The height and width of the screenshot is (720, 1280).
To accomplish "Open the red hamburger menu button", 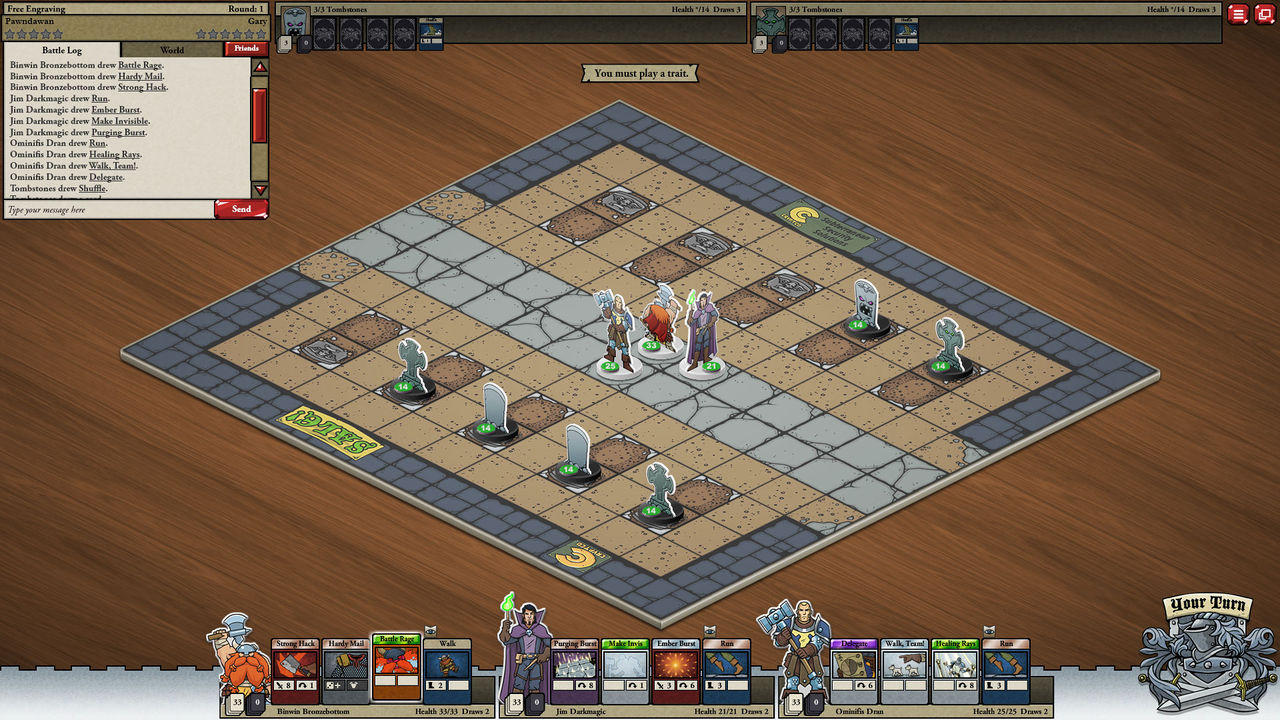I will click(1238, 14).
